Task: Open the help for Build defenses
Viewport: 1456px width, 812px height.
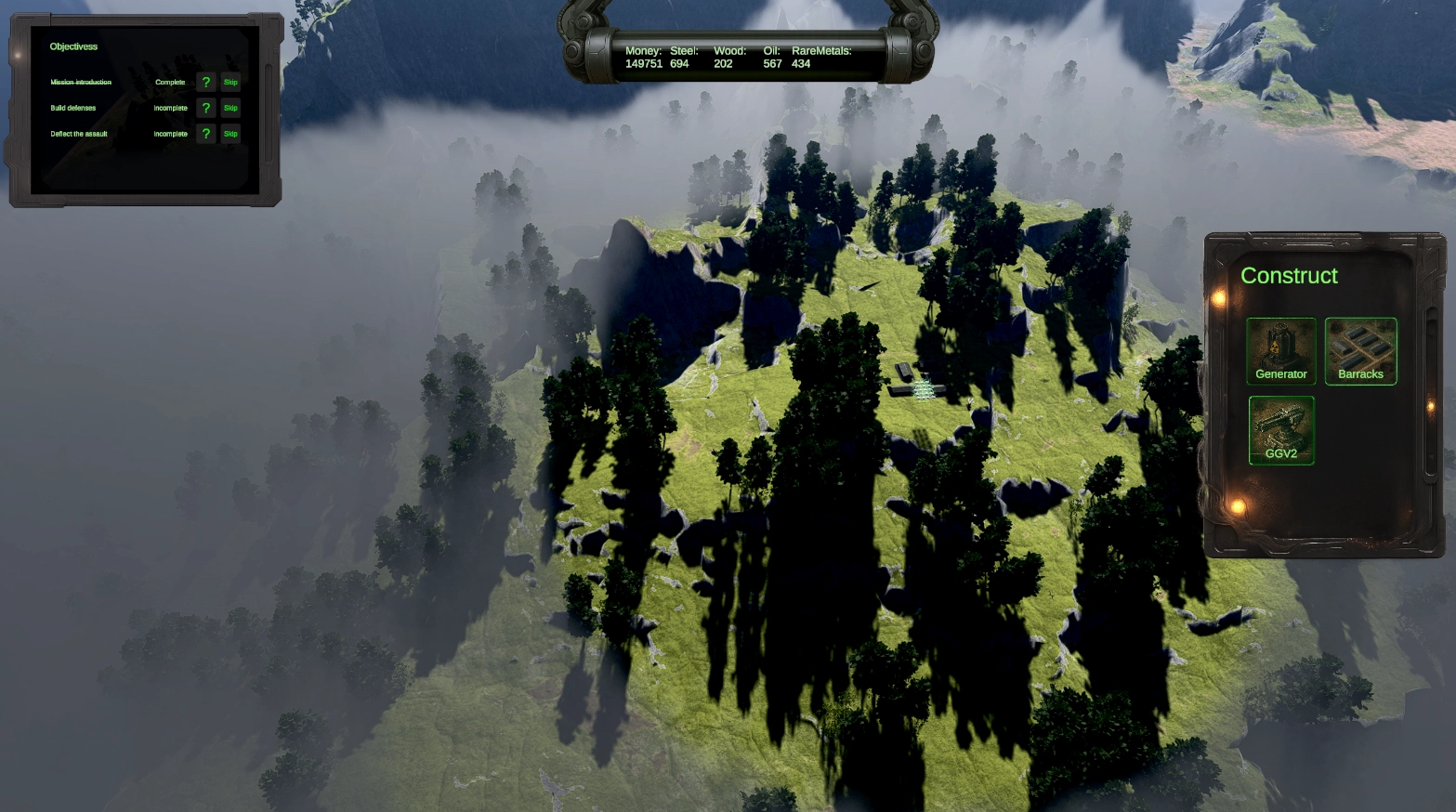Action: point(206,109)
